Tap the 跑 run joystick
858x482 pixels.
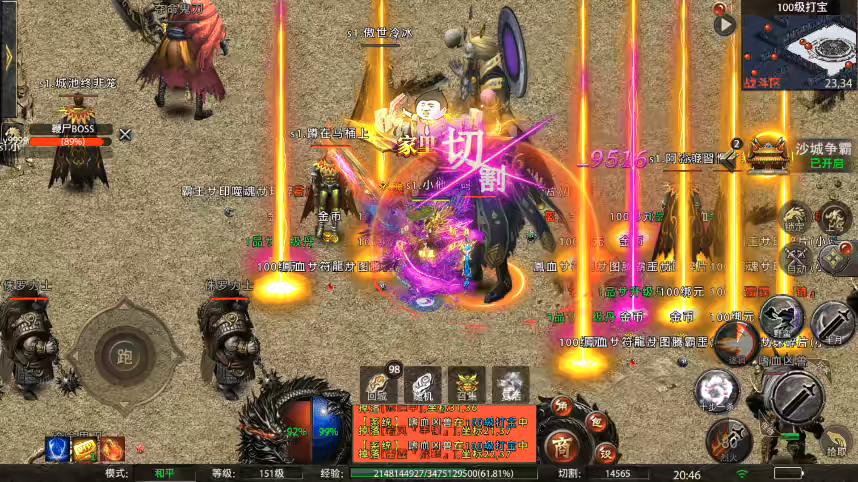click(125, 355)
